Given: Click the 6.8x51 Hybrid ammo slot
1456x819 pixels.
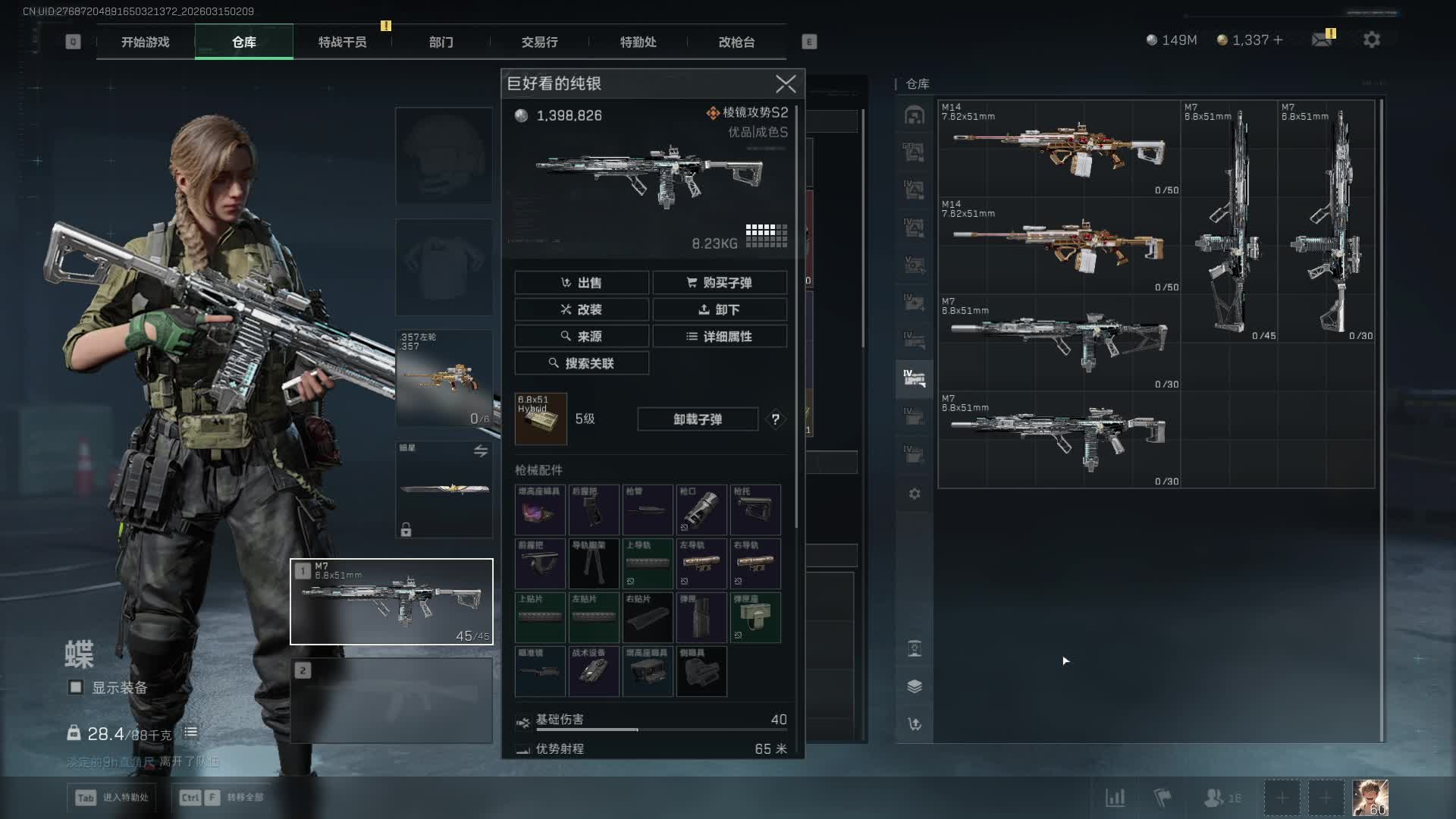Looking at the screenshot, I should tap(541, 419).
